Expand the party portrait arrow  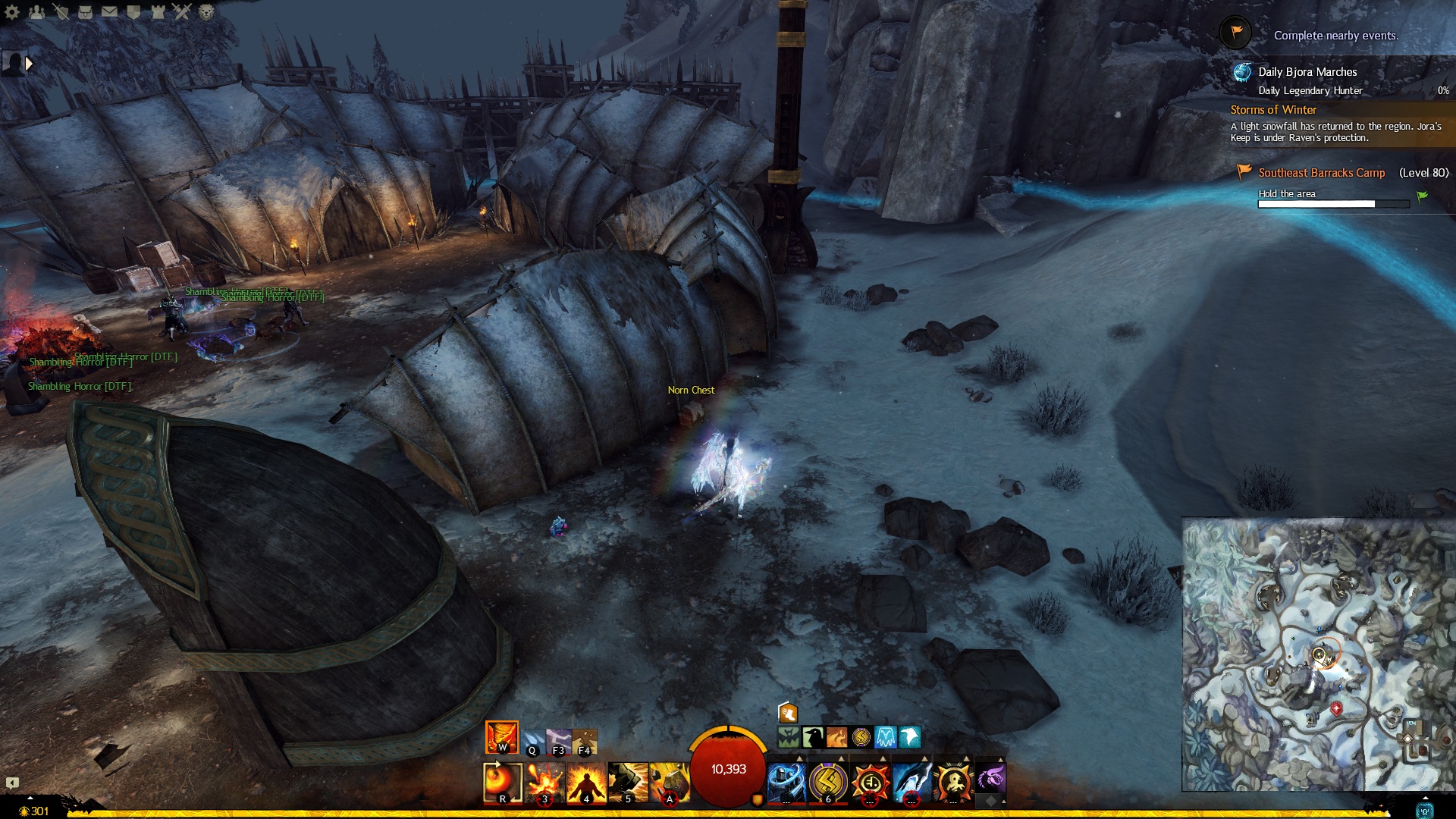(x=29, y=64)
